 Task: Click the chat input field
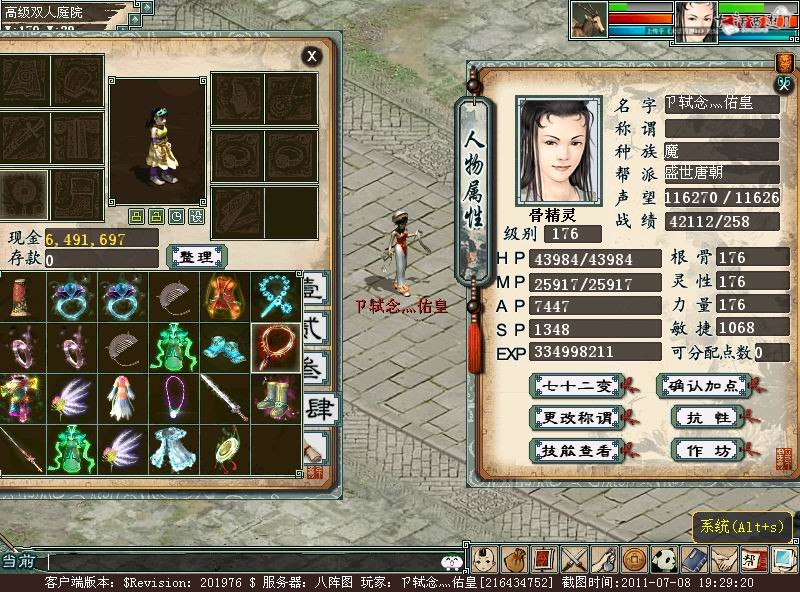pyautogui.click(x=240, y=562)
